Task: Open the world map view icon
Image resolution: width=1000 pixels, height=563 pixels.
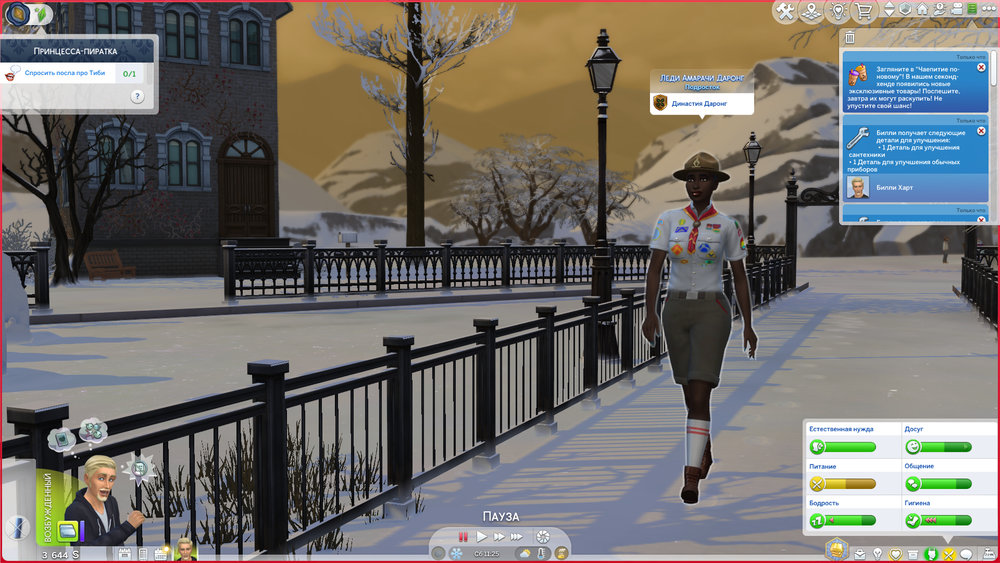Action: click(x=811, y=11)
